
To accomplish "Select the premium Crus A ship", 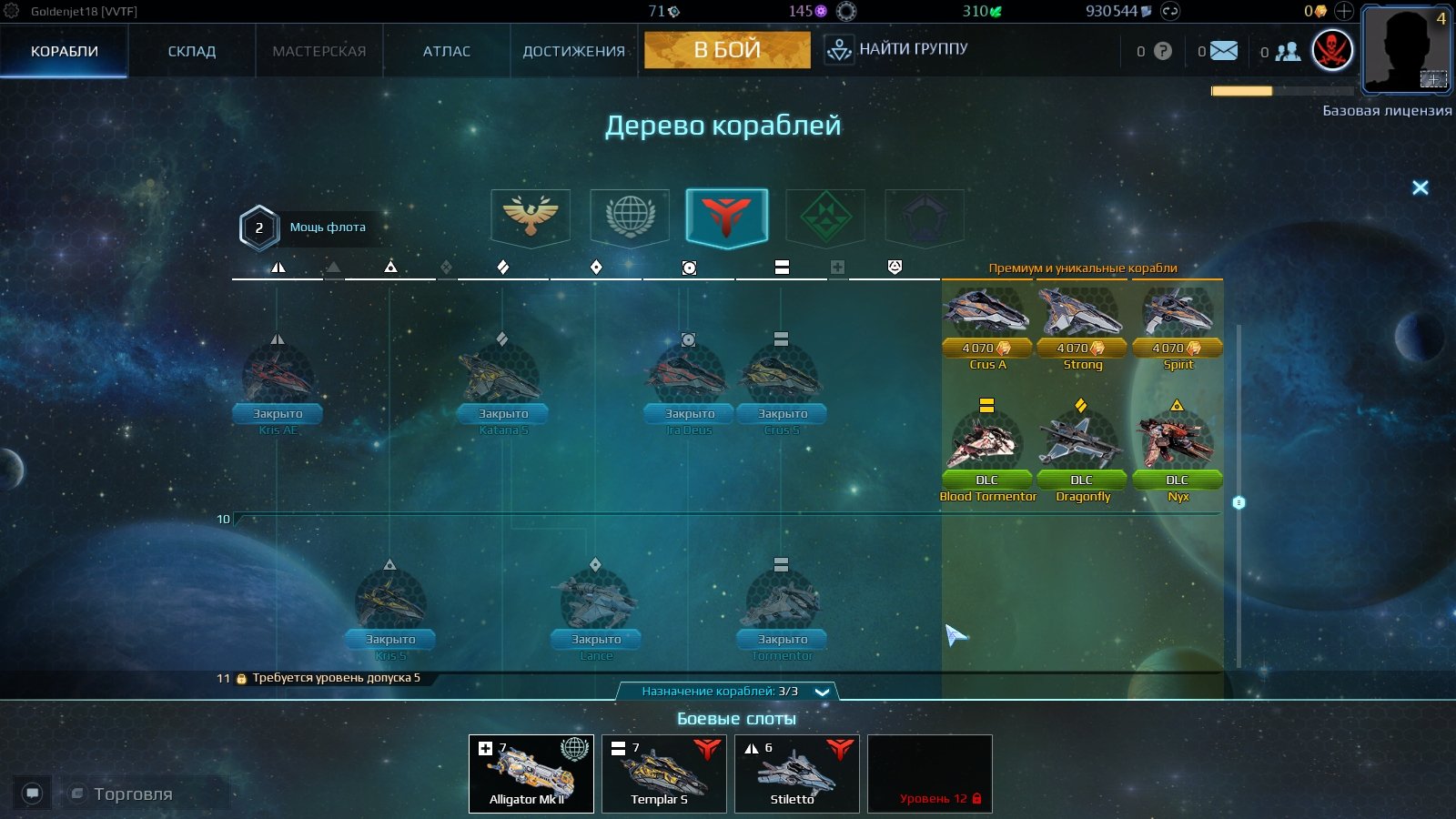I will click(987, 314).
